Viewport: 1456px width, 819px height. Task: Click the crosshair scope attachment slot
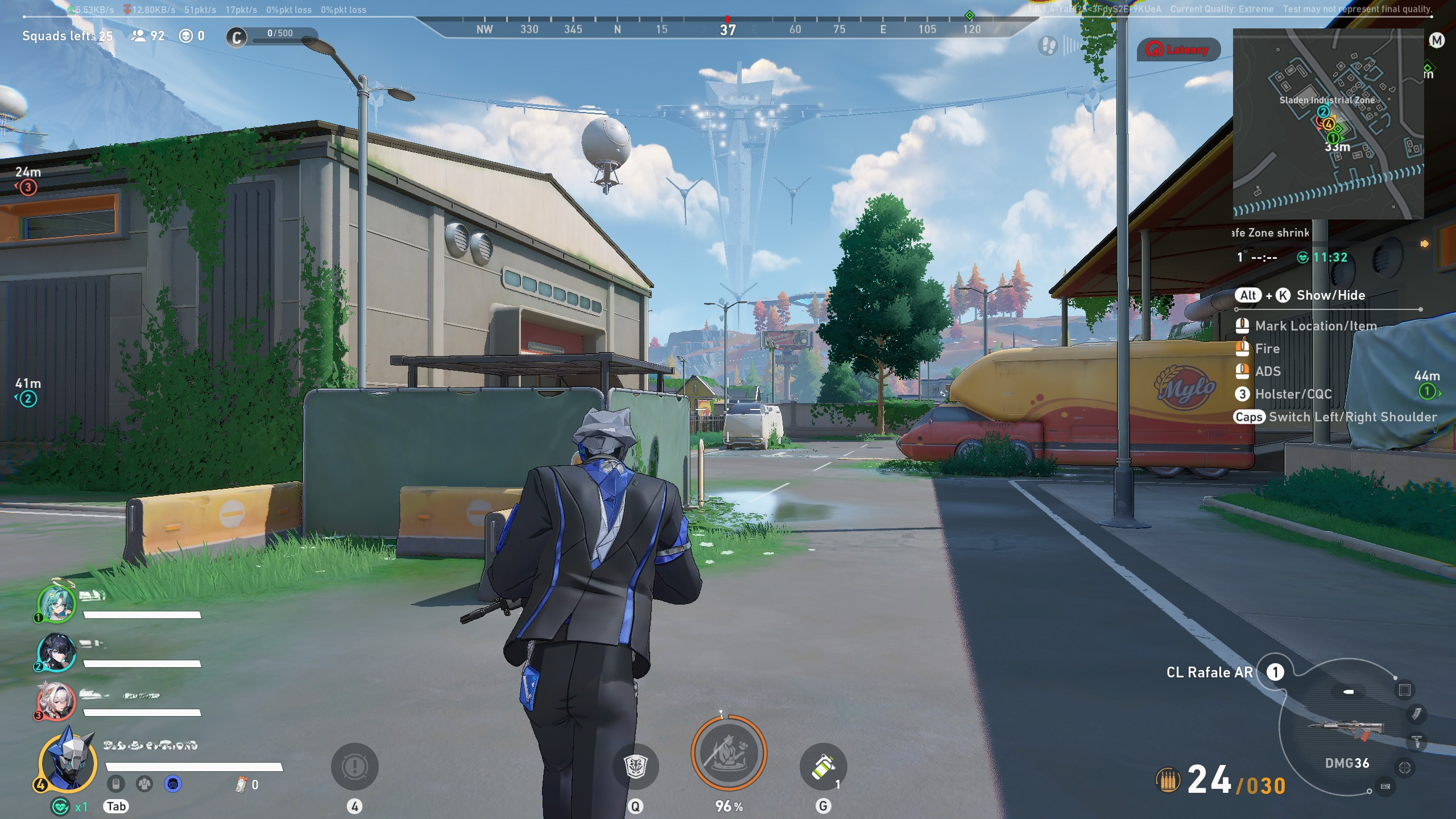coord(1404,768)
